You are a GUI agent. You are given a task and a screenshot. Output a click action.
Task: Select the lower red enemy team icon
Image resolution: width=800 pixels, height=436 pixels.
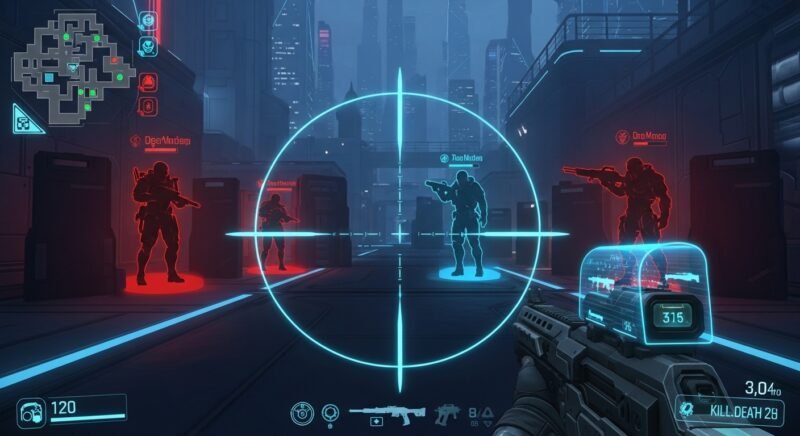click(x=148, y=106)
